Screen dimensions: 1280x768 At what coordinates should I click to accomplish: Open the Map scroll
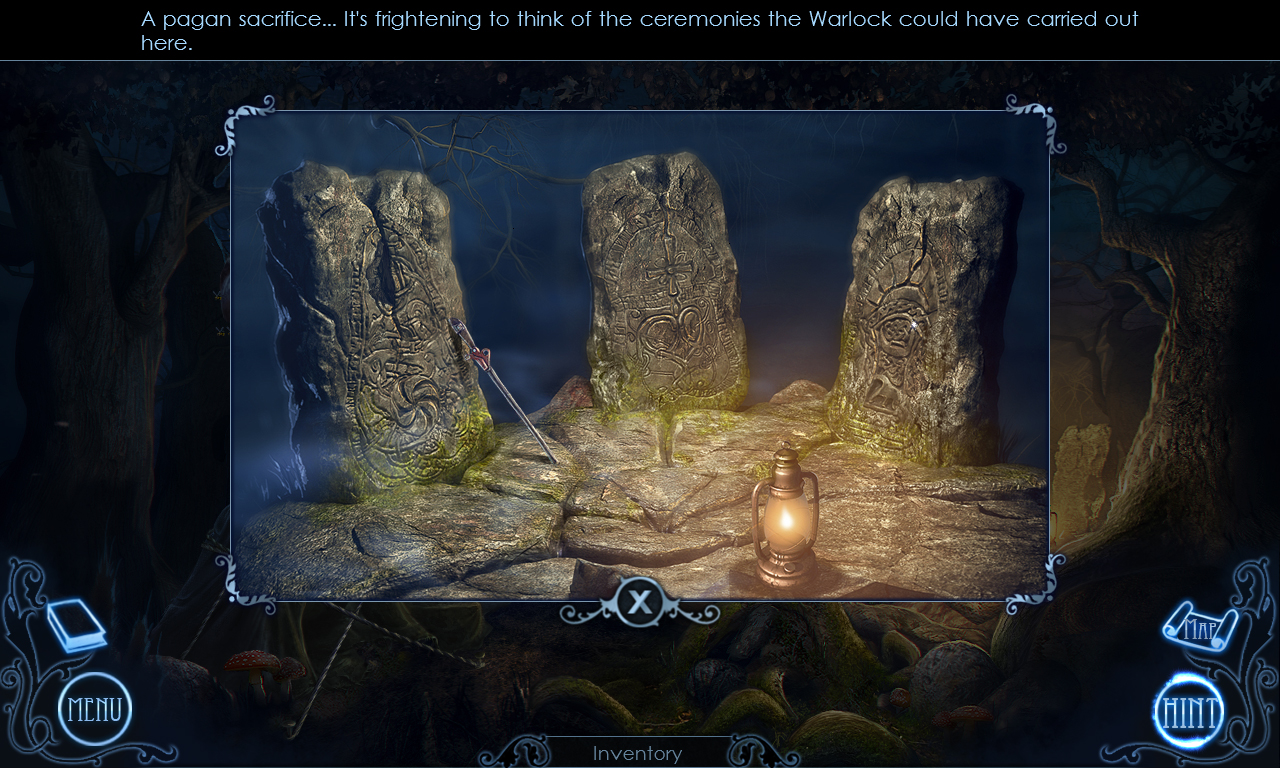click(1204, 625)
